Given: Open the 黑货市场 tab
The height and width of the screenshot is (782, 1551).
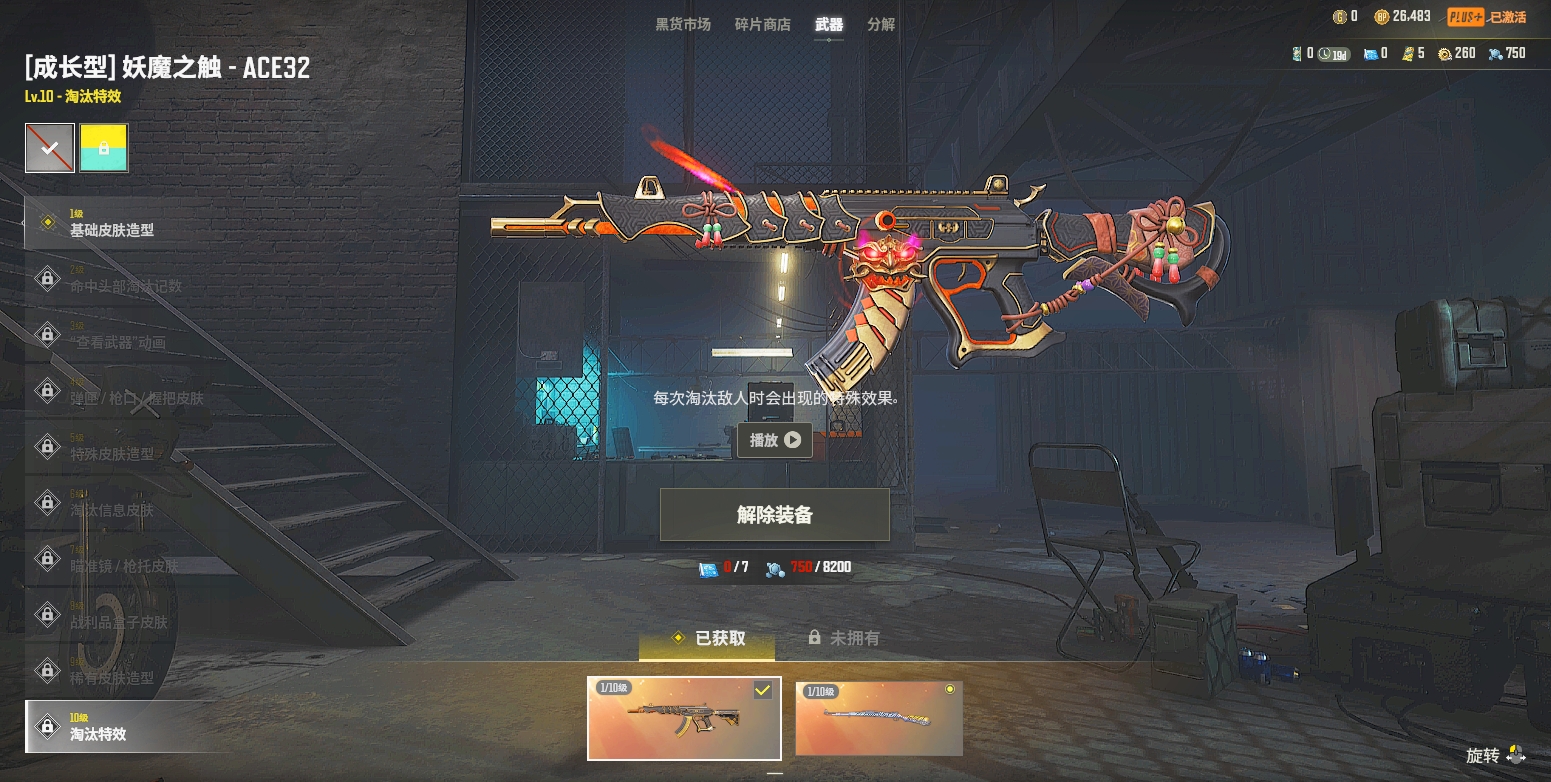Looking at the screenshot, I should pos(683,24).
